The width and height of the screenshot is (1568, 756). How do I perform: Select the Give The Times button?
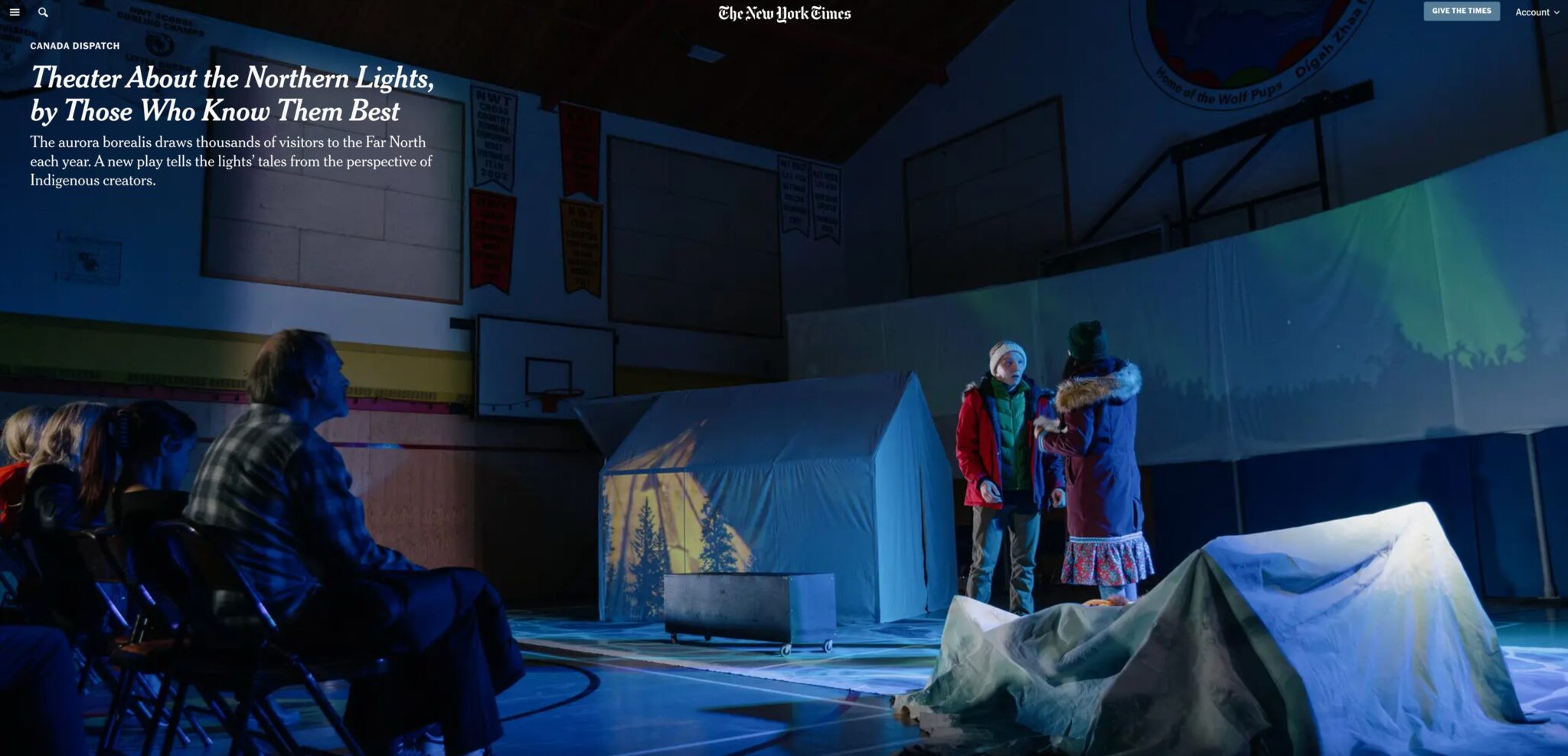pyautogui.click(x=1461, y=11)
